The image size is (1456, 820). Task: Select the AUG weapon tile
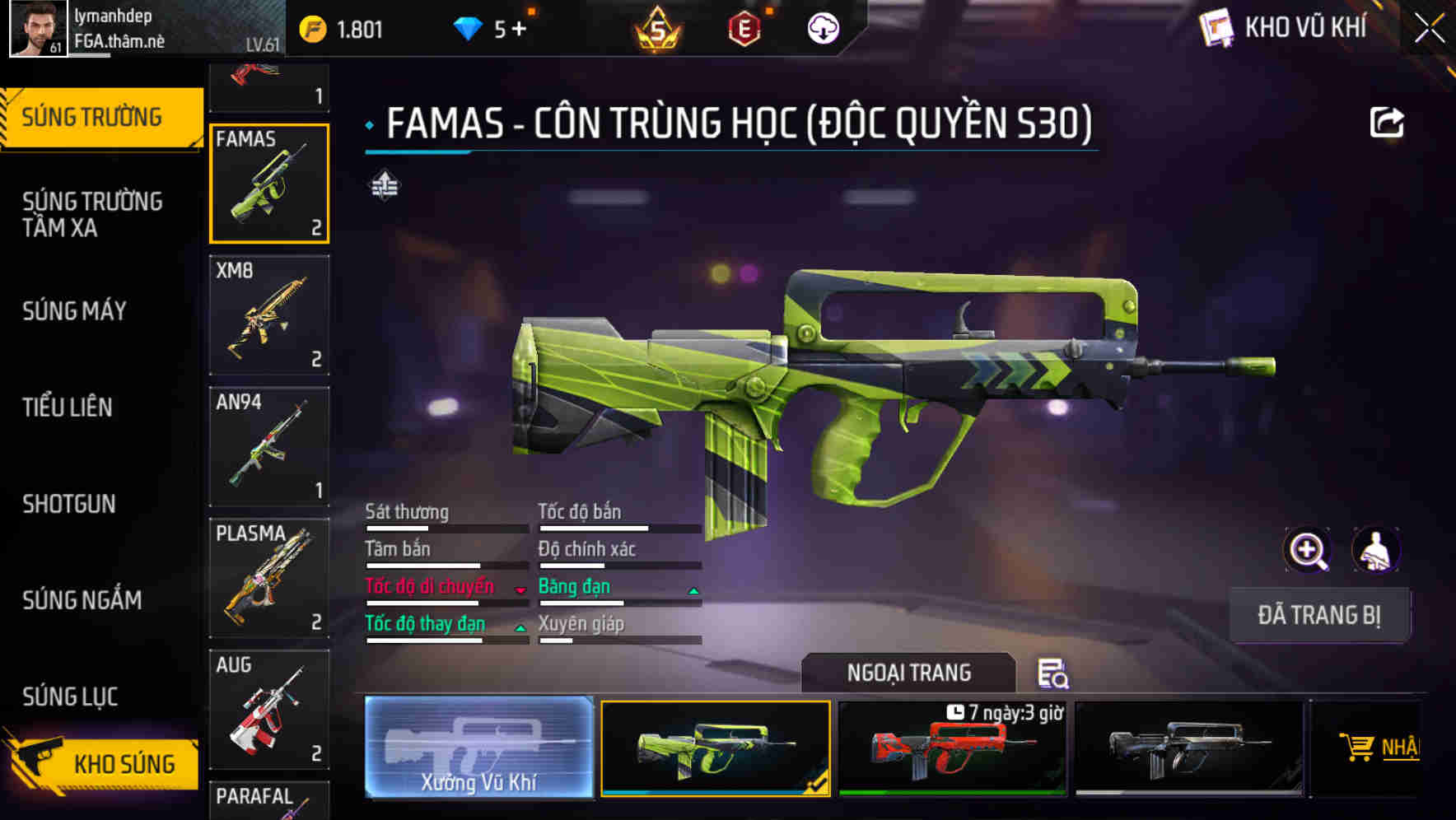coord(269,710)
